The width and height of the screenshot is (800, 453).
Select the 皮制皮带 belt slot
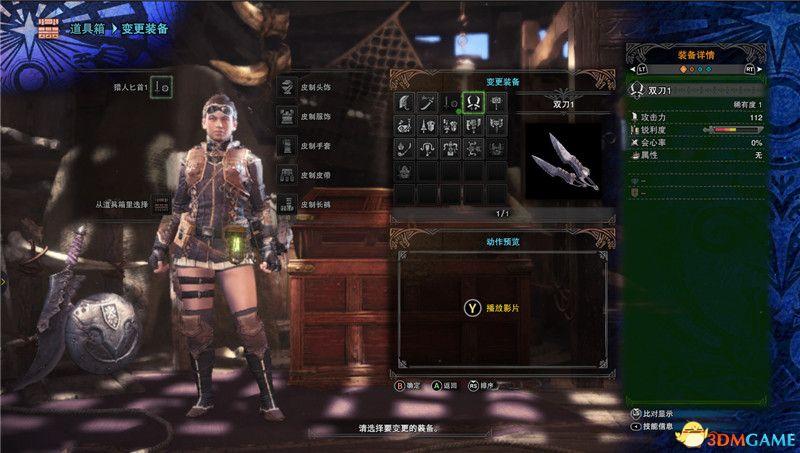point(287,175)
